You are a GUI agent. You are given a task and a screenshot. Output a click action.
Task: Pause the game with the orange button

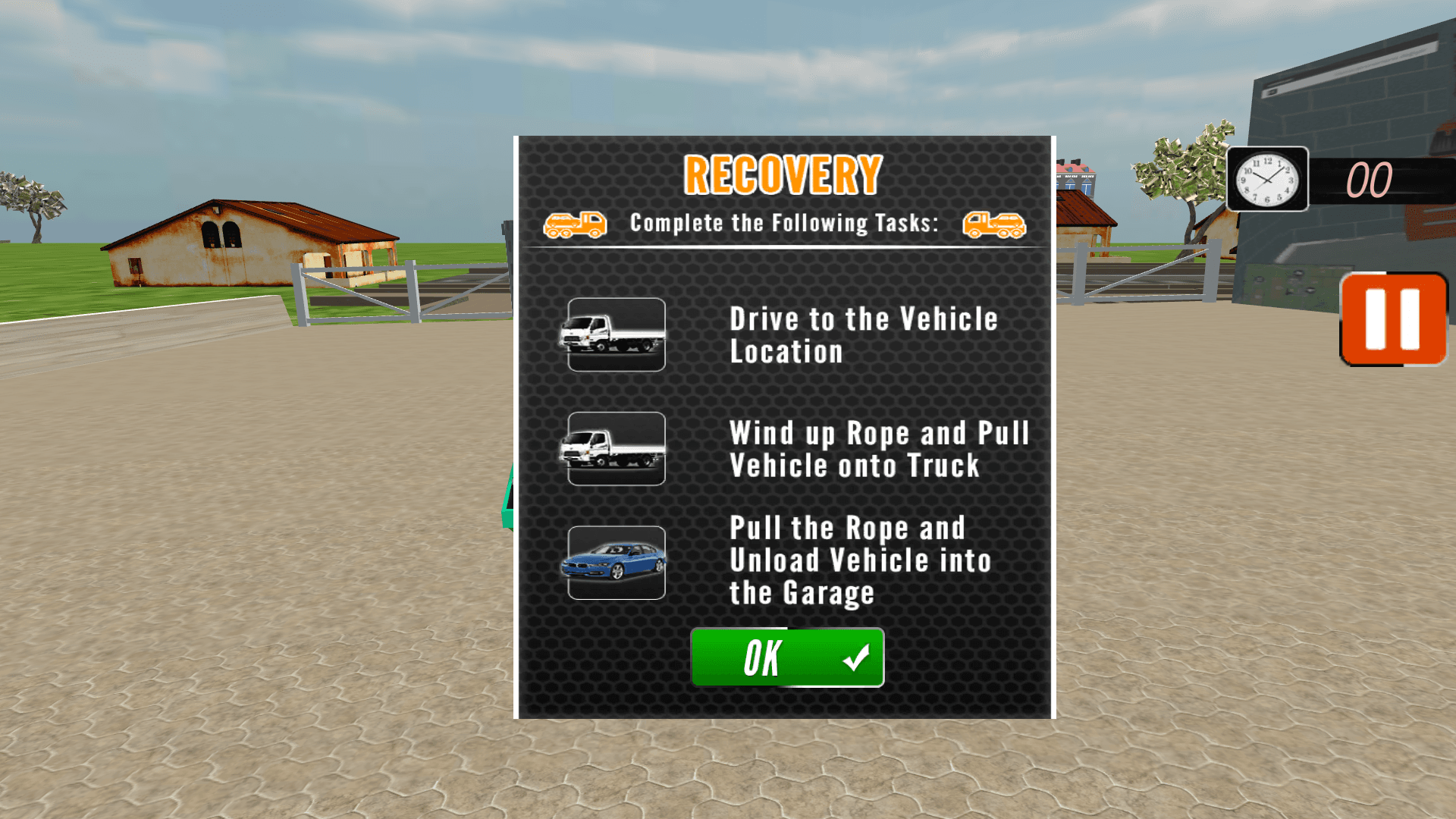pos(1392,319)
